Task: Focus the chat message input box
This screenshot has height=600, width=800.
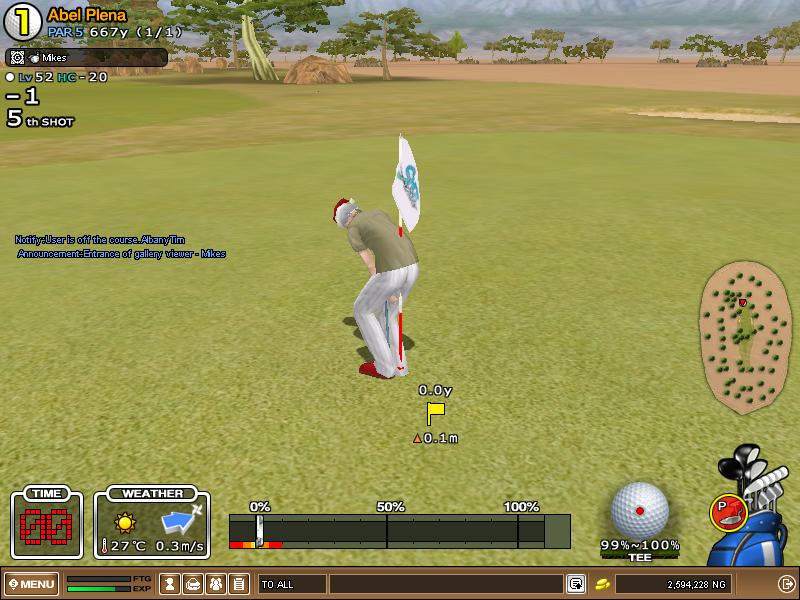Action: (x=445, y=584)
